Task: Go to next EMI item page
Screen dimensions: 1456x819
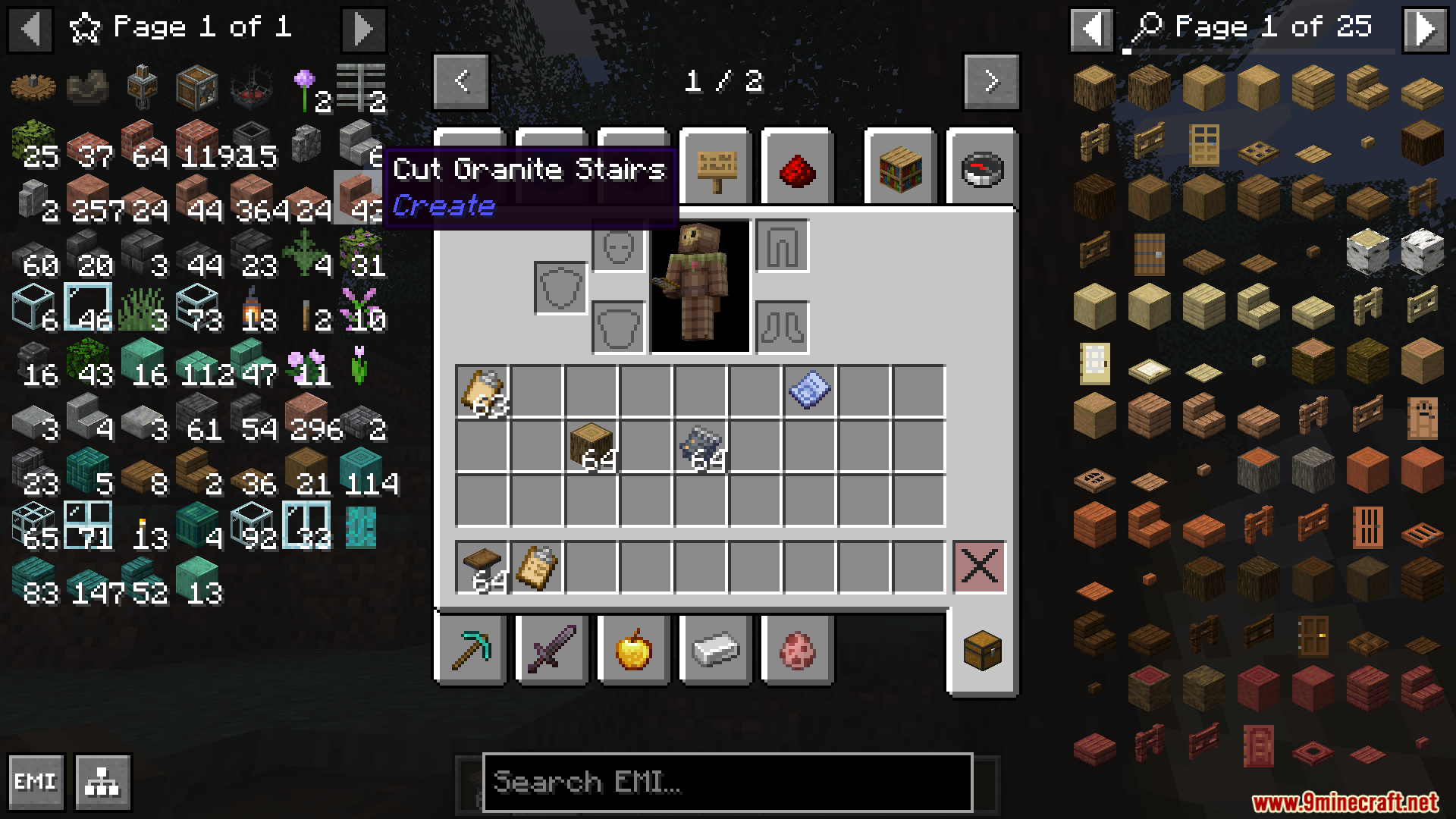Action: (x=1425, y=29)
